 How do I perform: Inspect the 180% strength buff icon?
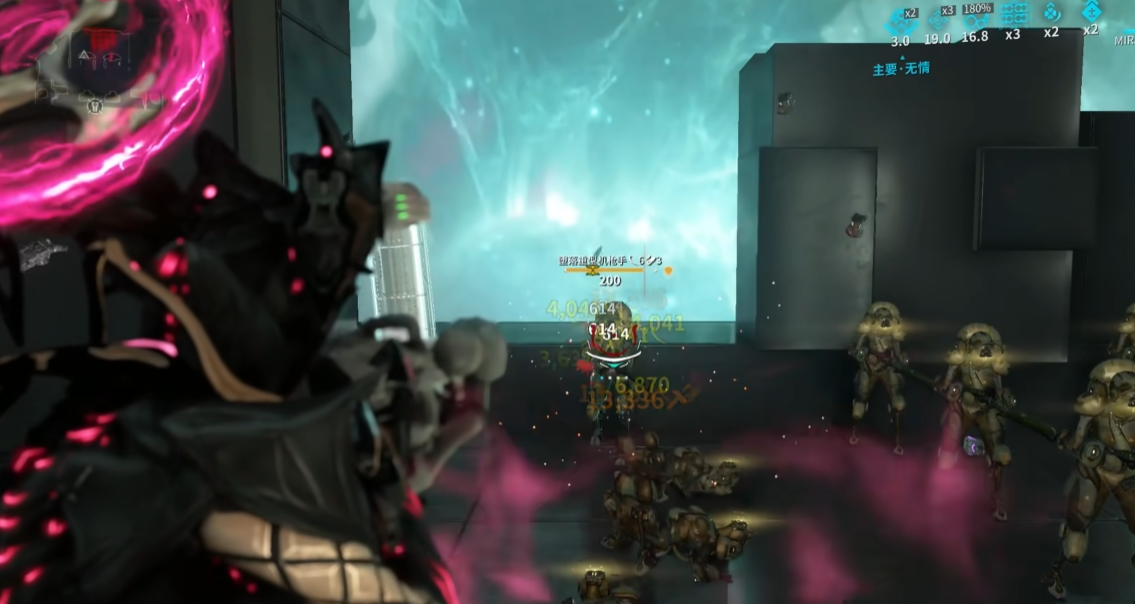pos(975,18)
